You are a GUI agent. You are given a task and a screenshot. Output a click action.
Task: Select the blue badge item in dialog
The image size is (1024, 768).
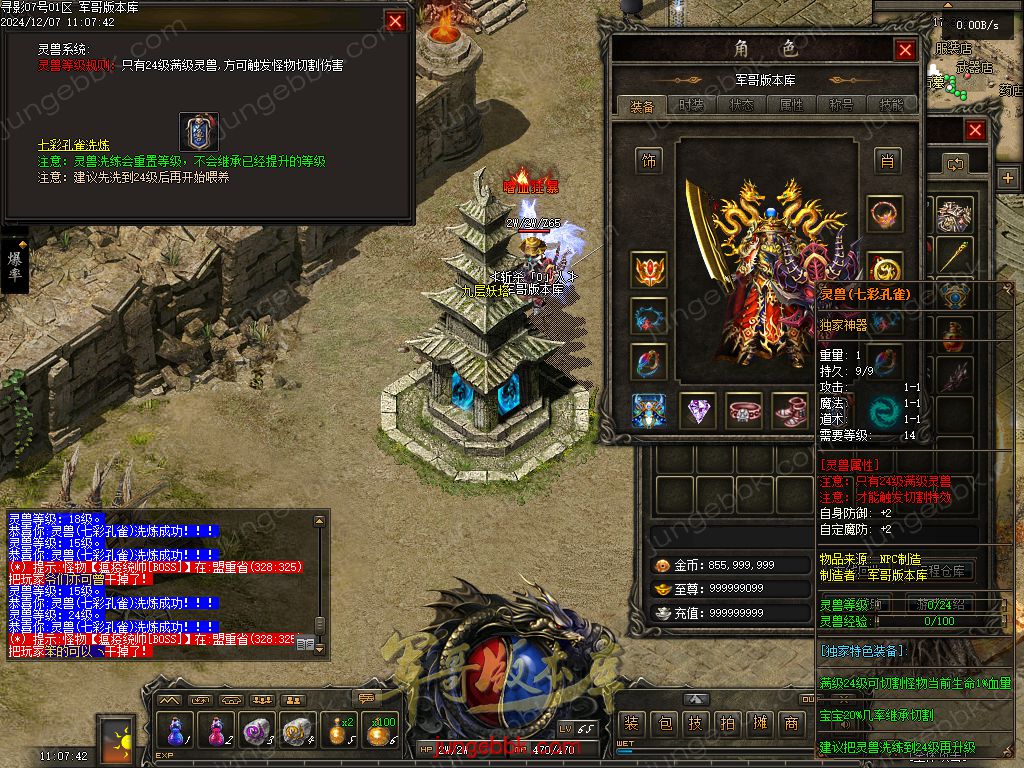tap(199, 131)
